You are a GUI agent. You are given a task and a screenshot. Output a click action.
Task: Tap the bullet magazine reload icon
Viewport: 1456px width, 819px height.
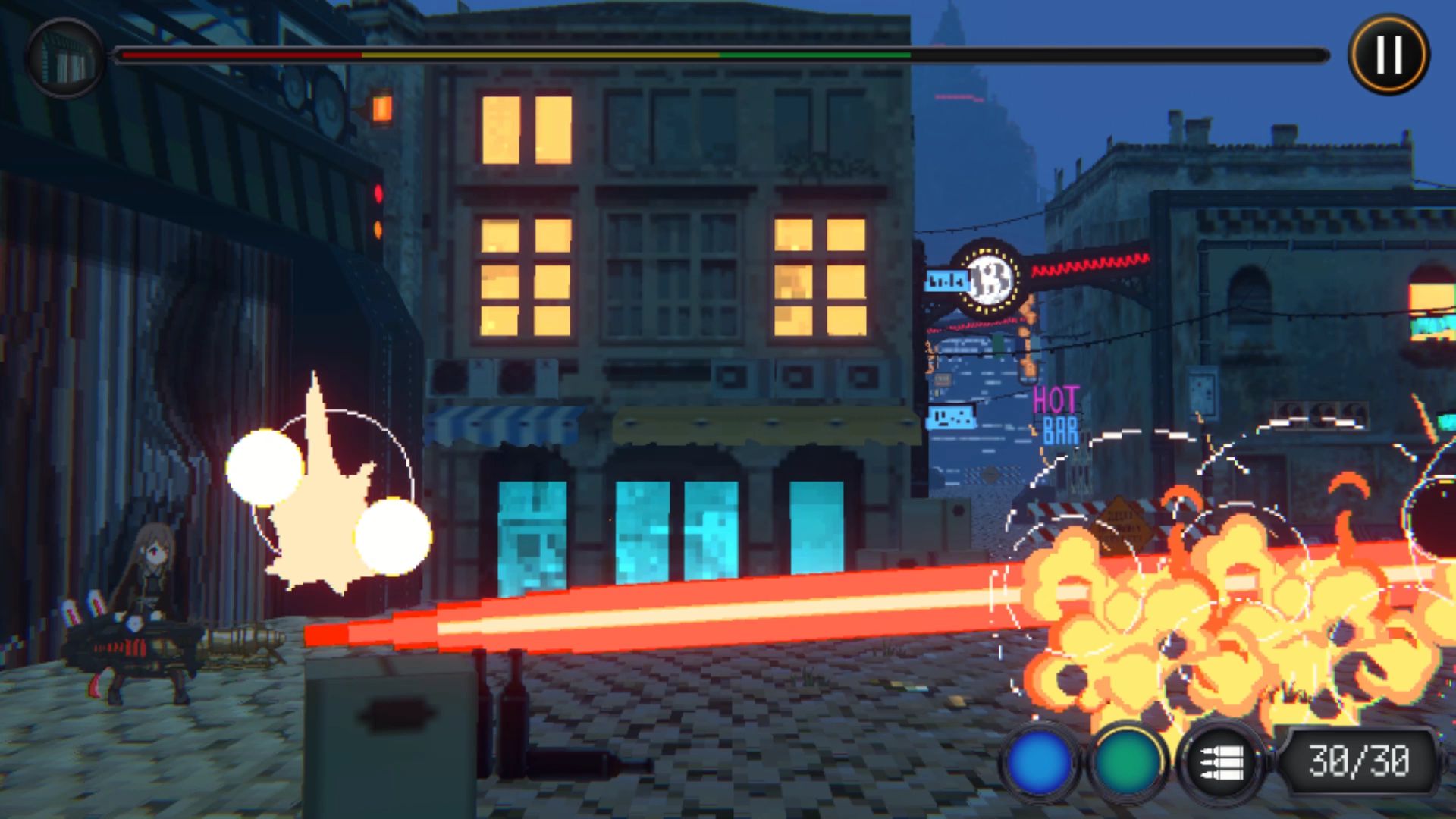click(1221, 762)
